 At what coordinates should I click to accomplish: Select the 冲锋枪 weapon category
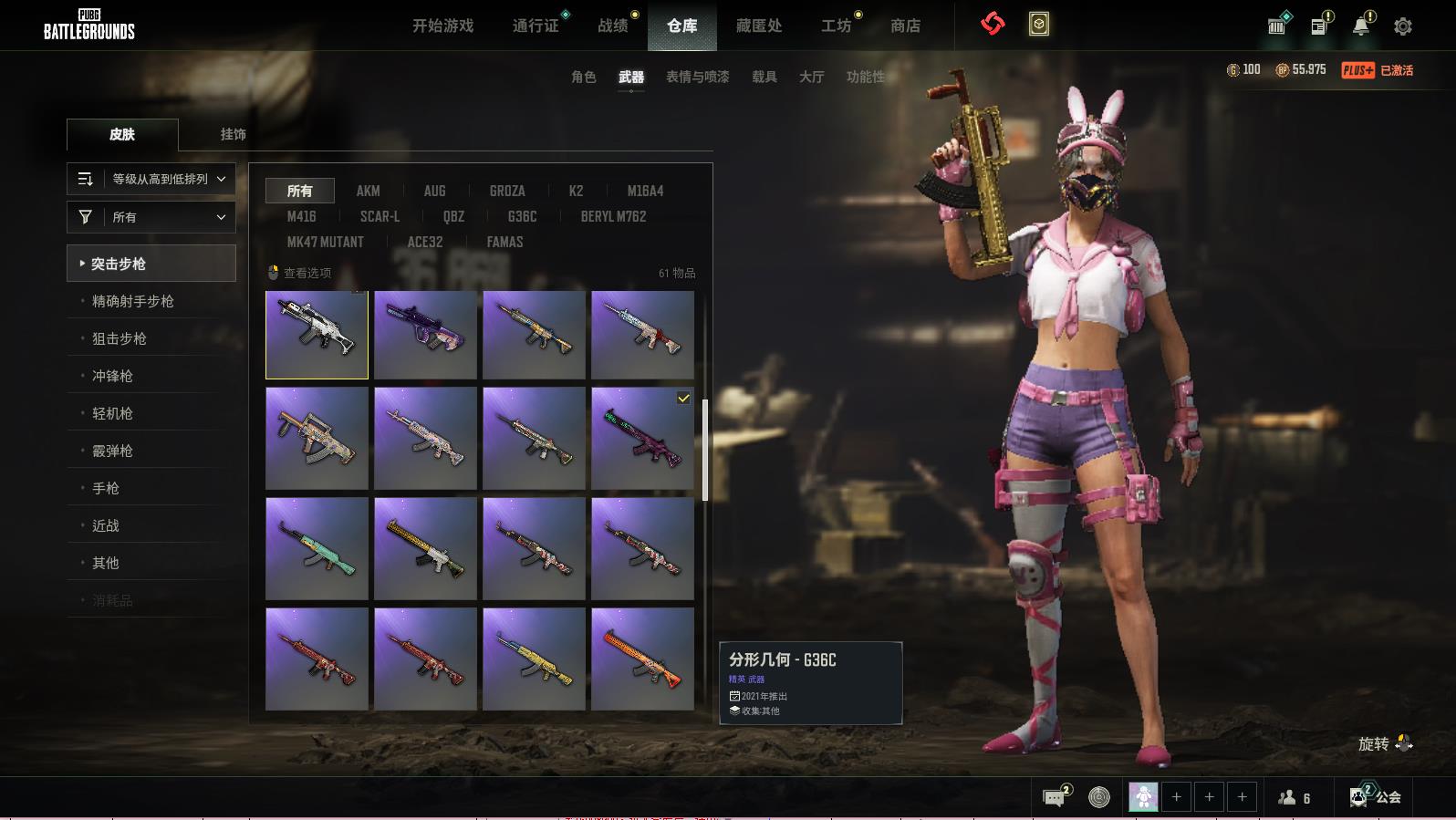(x=112, y=376)
